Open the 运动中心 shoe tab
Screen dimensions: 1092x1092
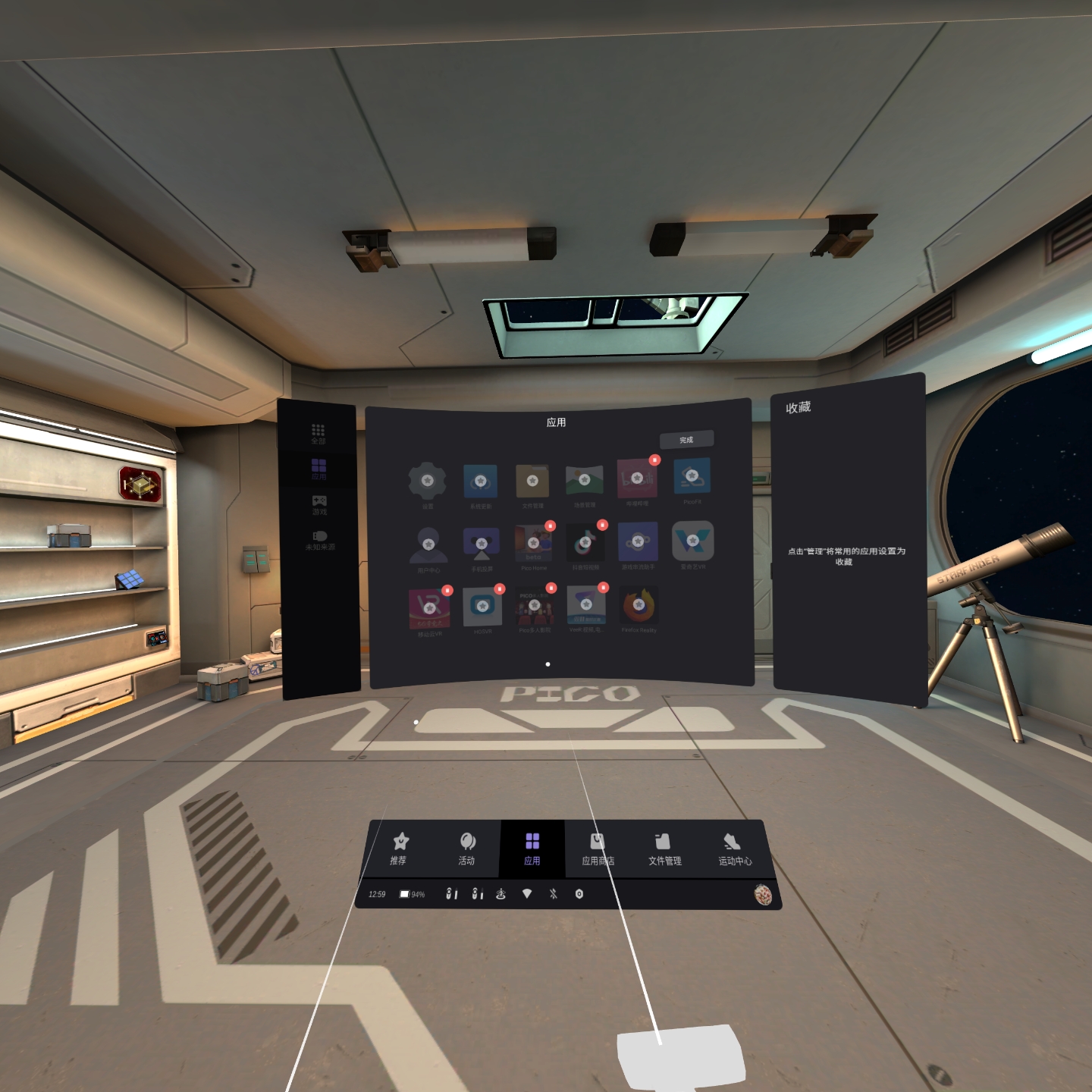(x=734, y=849)
